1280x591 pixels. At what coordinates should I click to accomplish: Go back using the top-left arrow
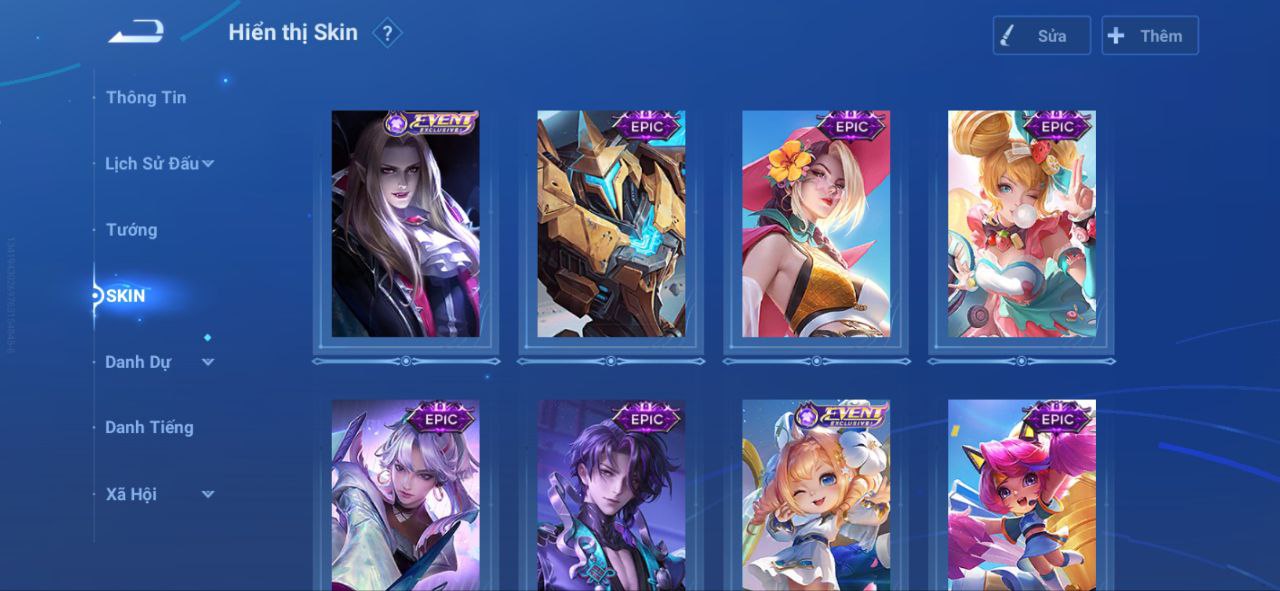(136, 32)
